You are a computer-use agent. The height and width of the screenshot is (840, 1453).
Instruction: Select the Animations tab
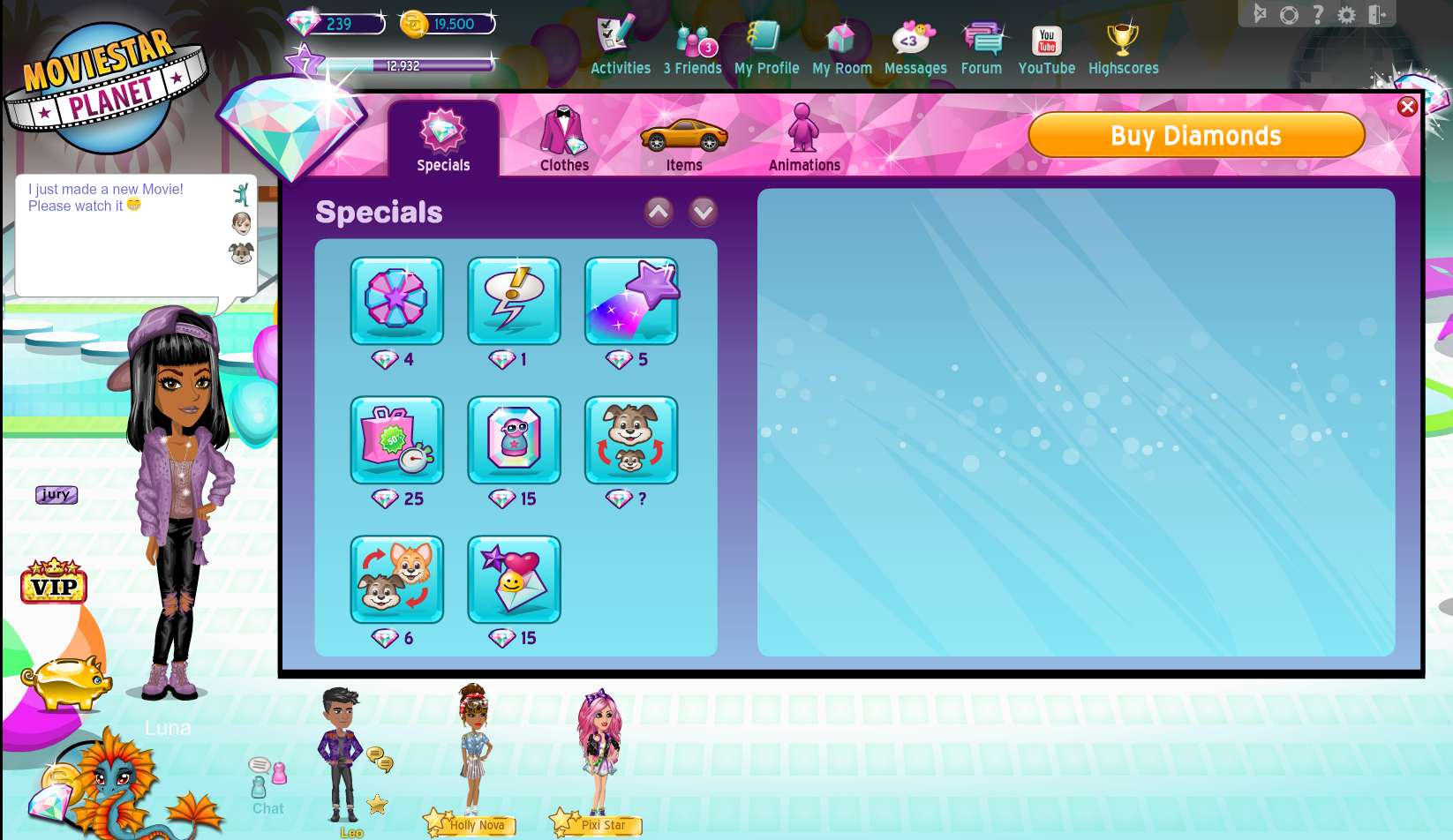click(x=804, y=139)
